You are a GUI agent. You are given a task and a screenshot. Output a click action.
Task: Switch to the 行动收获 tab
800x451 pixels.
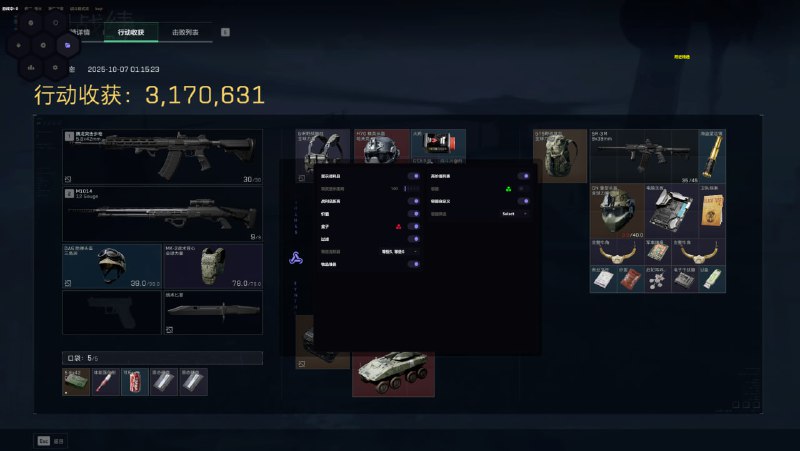pos(130,33)
